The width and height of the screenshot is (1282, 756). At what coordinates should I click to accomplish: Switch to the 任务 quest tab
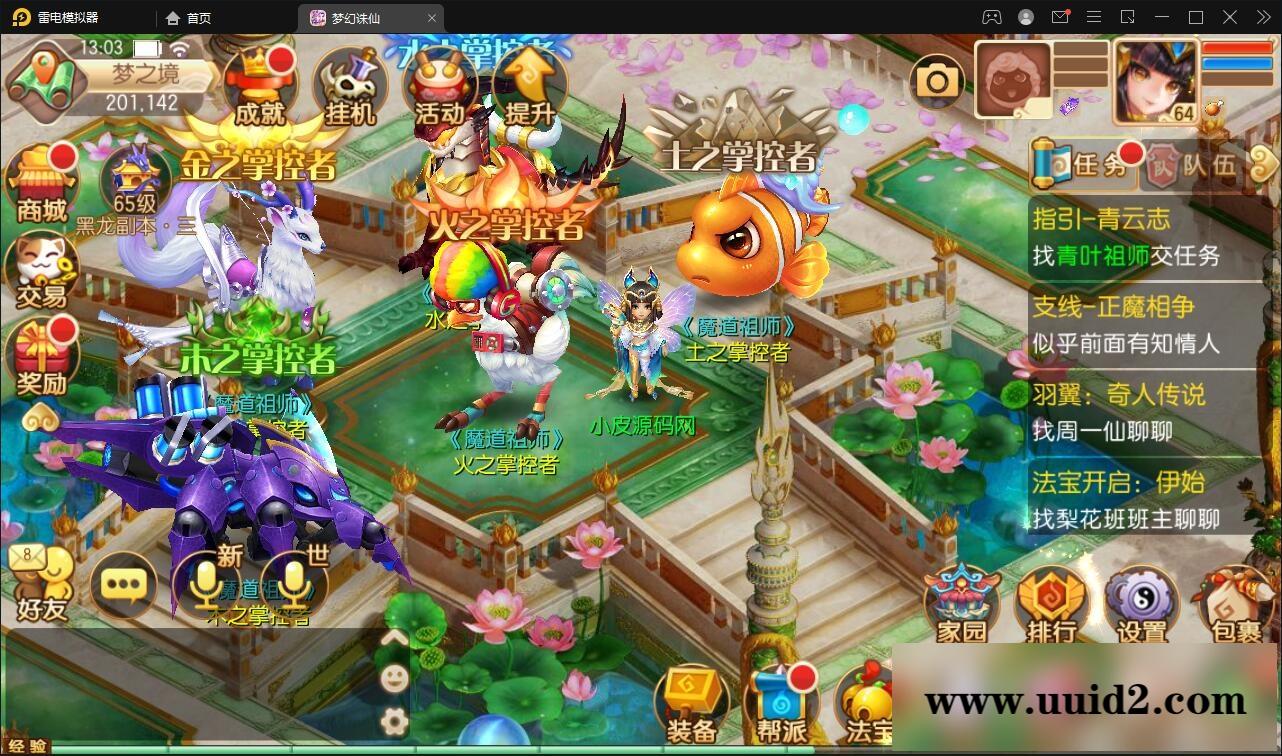tap(1086, 164)
